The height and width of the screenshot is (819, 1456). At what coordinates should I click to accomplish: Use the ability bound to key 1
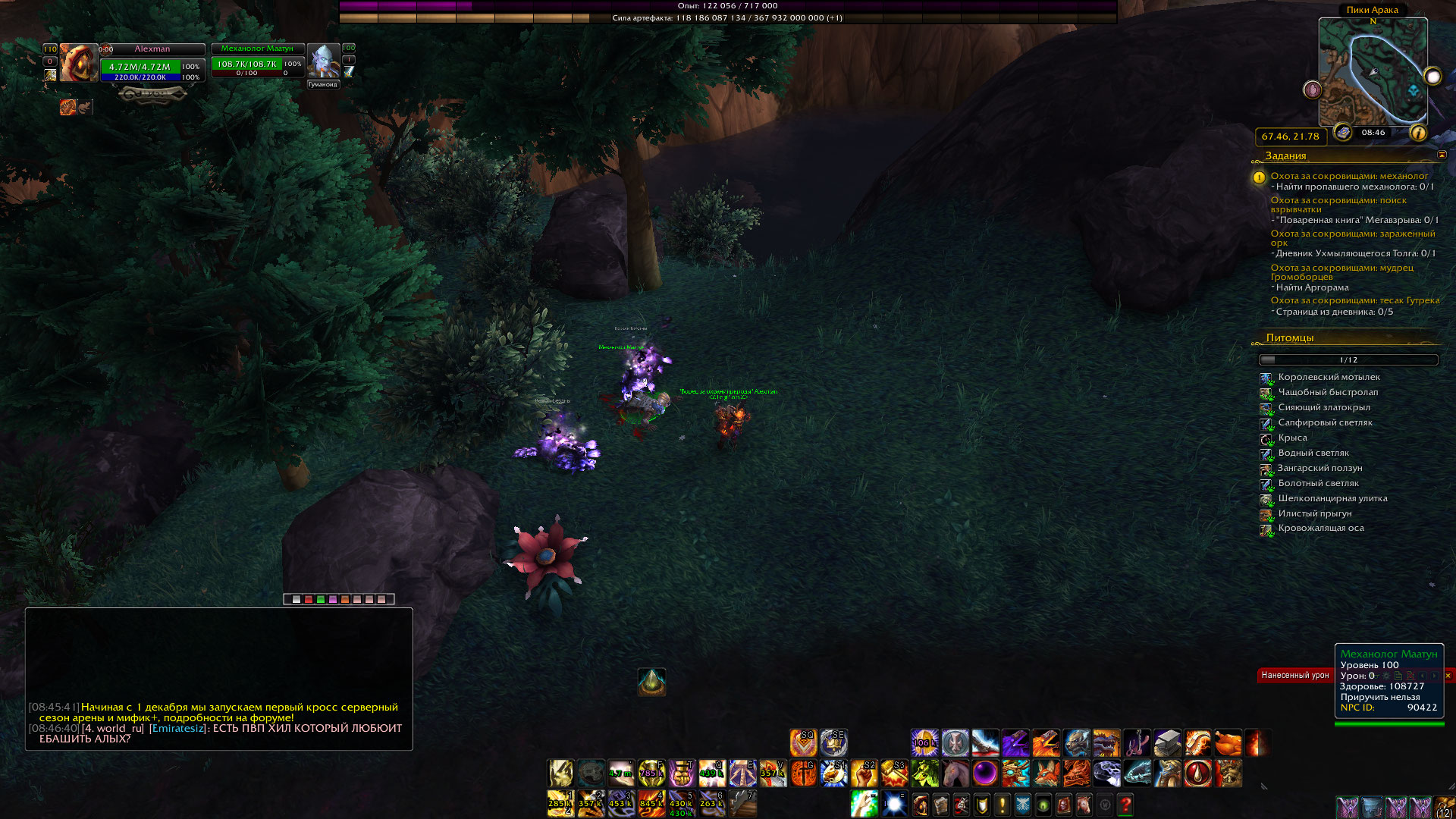560,804
